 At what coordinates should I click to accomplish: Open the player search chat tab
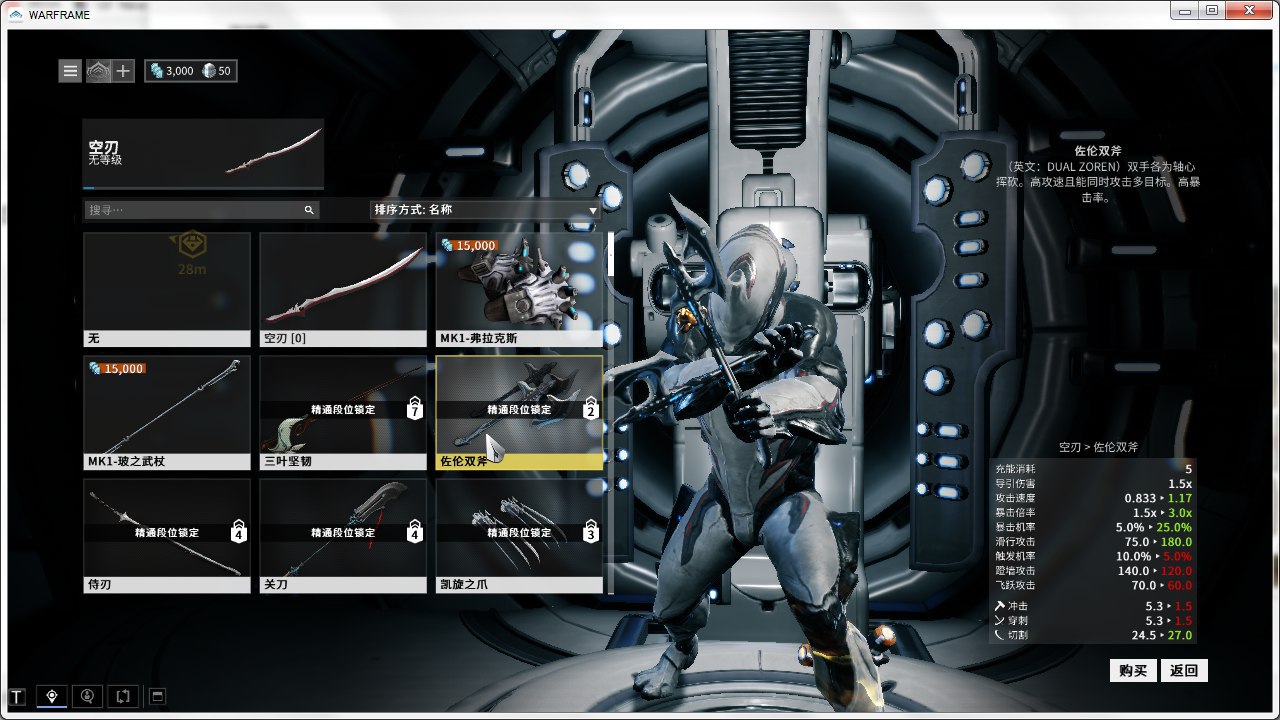[x=88, y=696]
